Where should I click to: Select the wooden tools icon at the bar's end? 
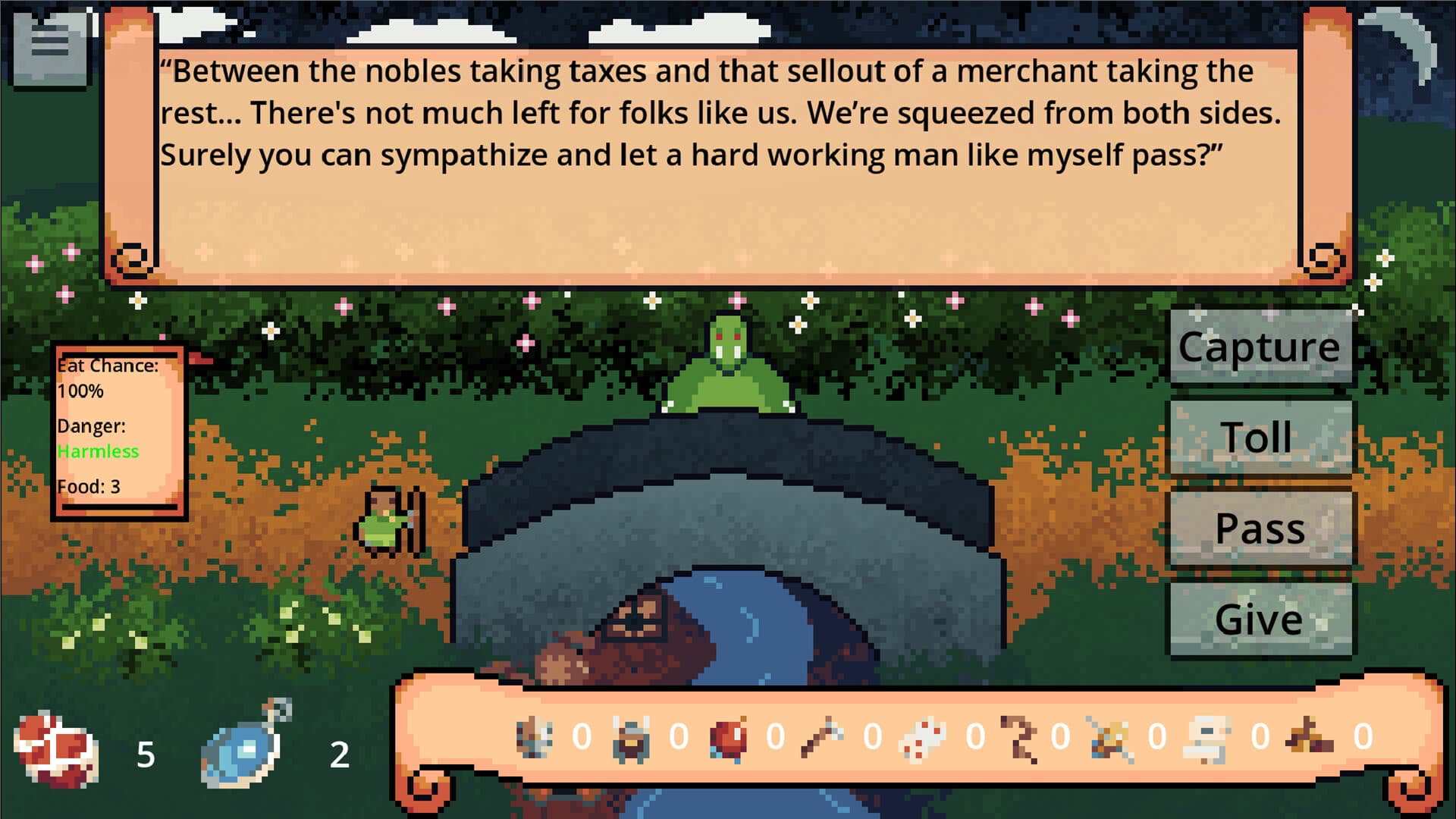coord(1310,736)
